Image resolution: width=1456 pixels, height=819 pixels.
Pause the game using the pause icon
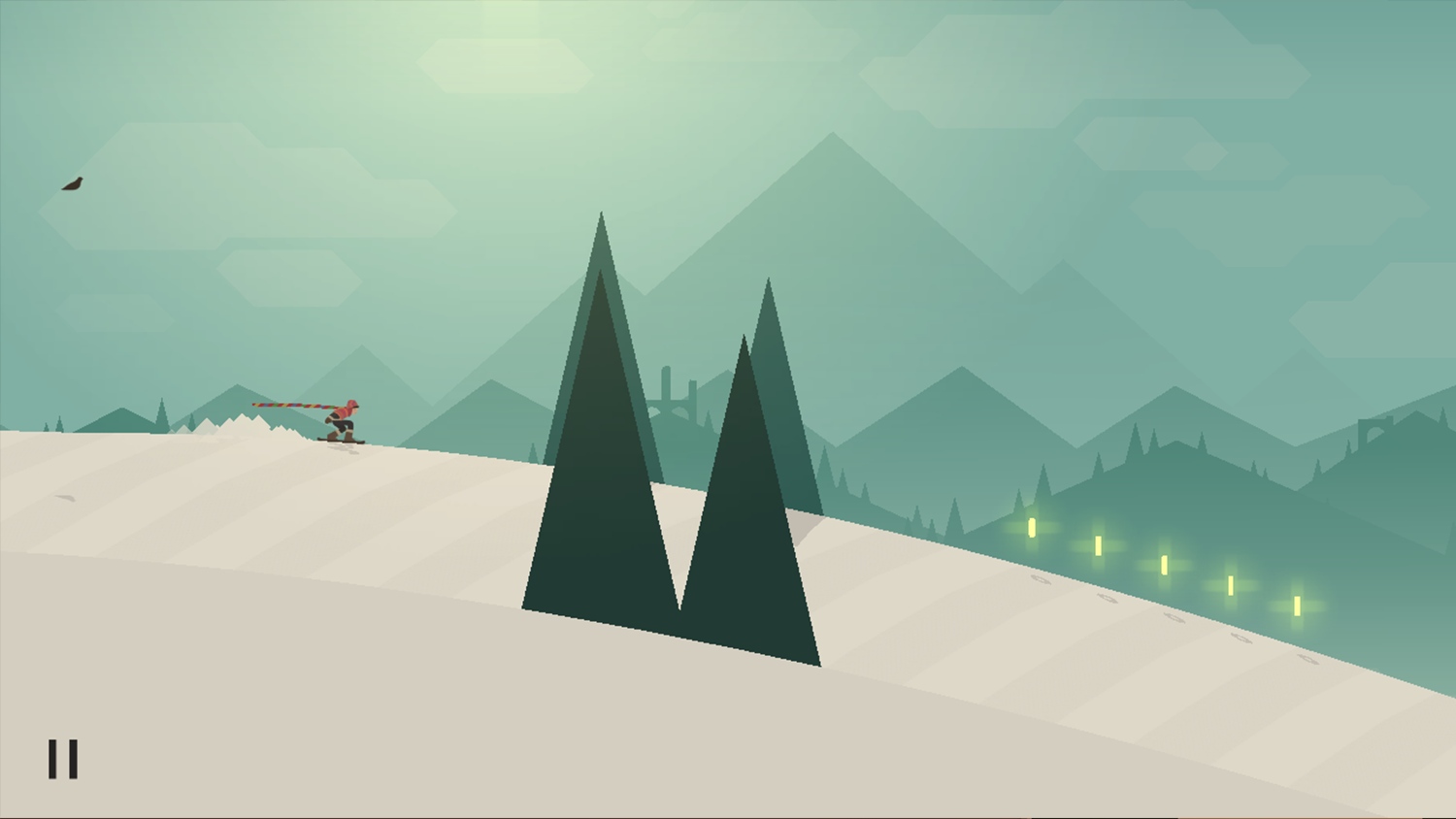click(63, 760)
